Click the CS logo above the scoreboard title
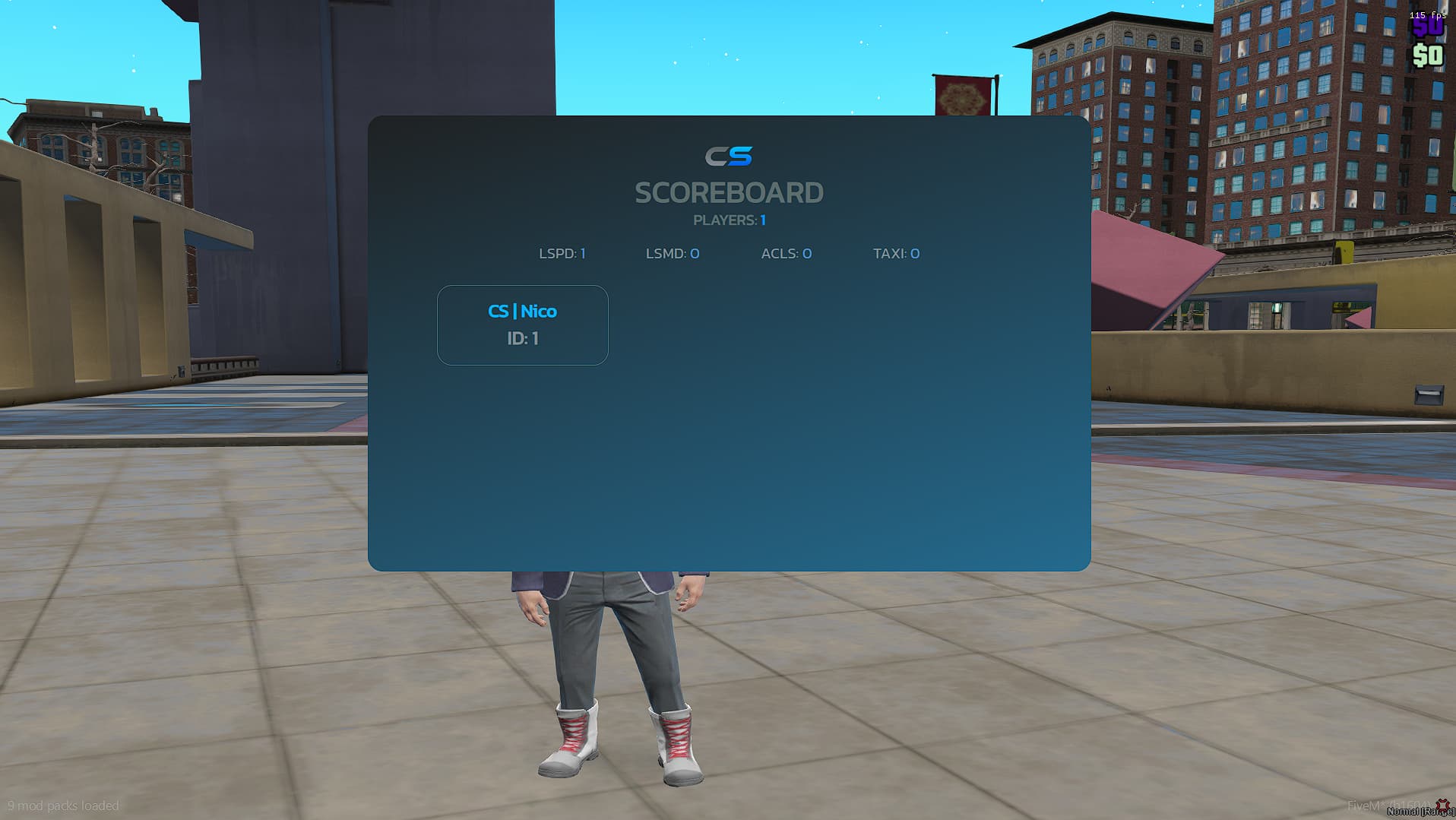This screenshot has height=820, width=1456. tap(729, 155)
